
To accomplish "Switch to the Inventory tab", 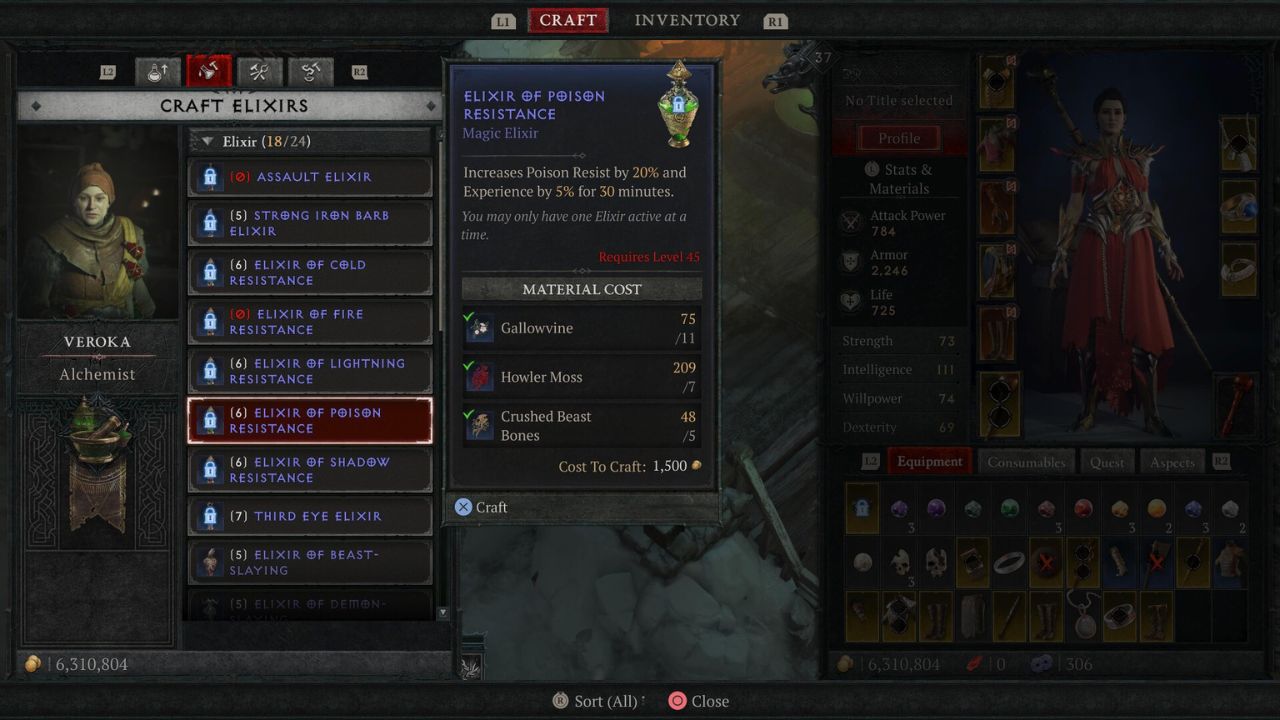I will coord(686,20).
